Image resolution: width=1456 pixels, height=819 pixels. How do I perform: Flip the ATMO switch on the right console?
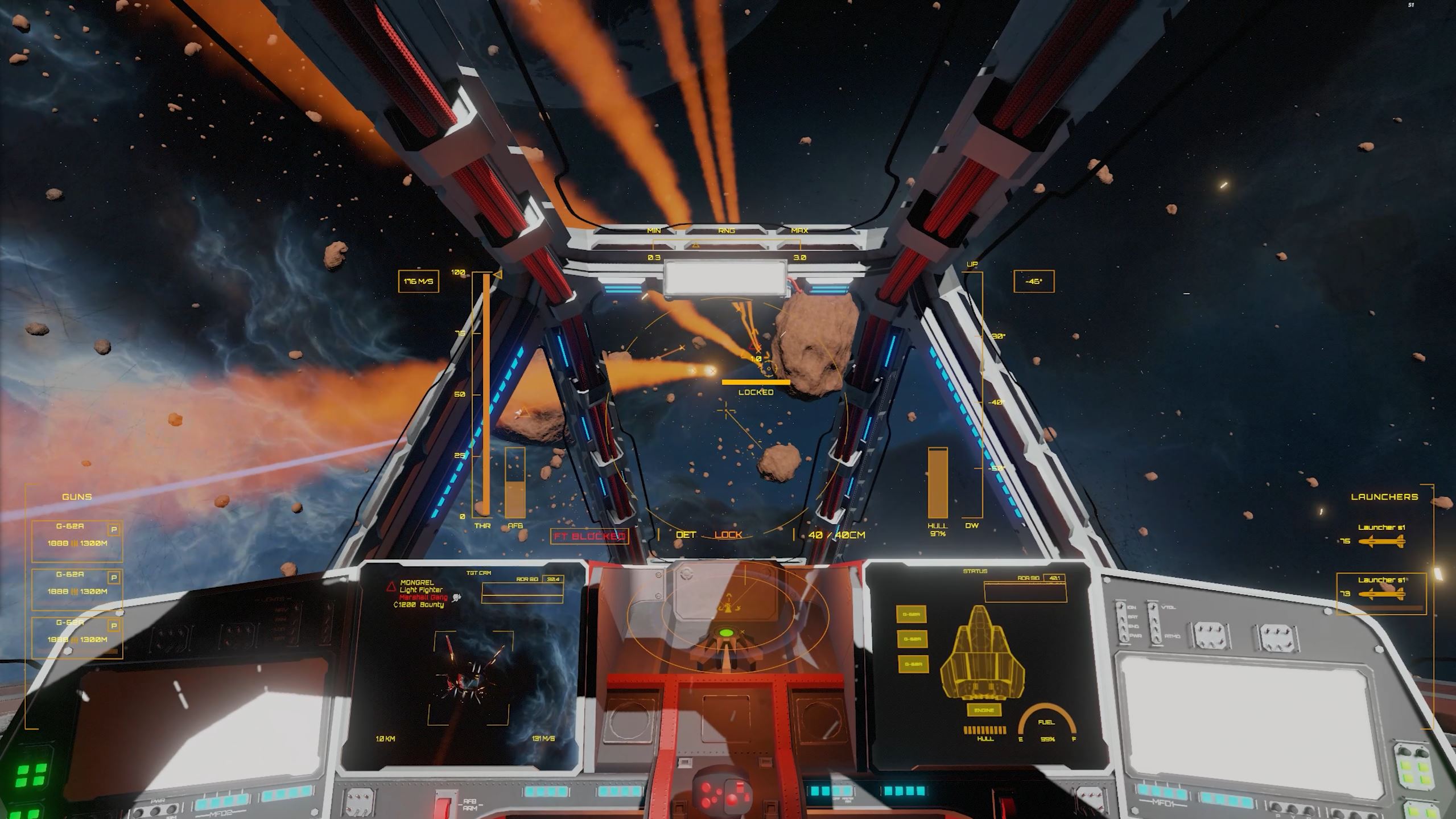click(x=1157, y=639)
